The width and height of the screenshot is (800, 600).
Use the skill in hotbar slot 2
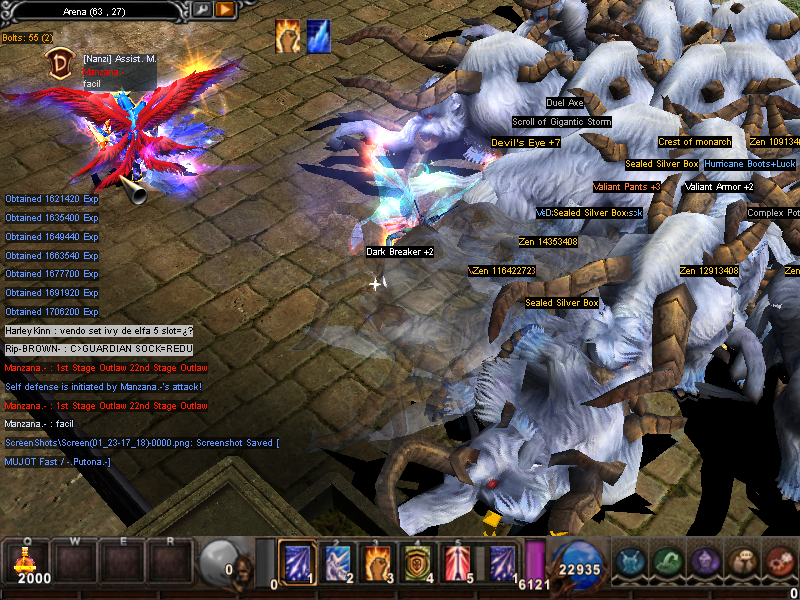coord(336,562)
